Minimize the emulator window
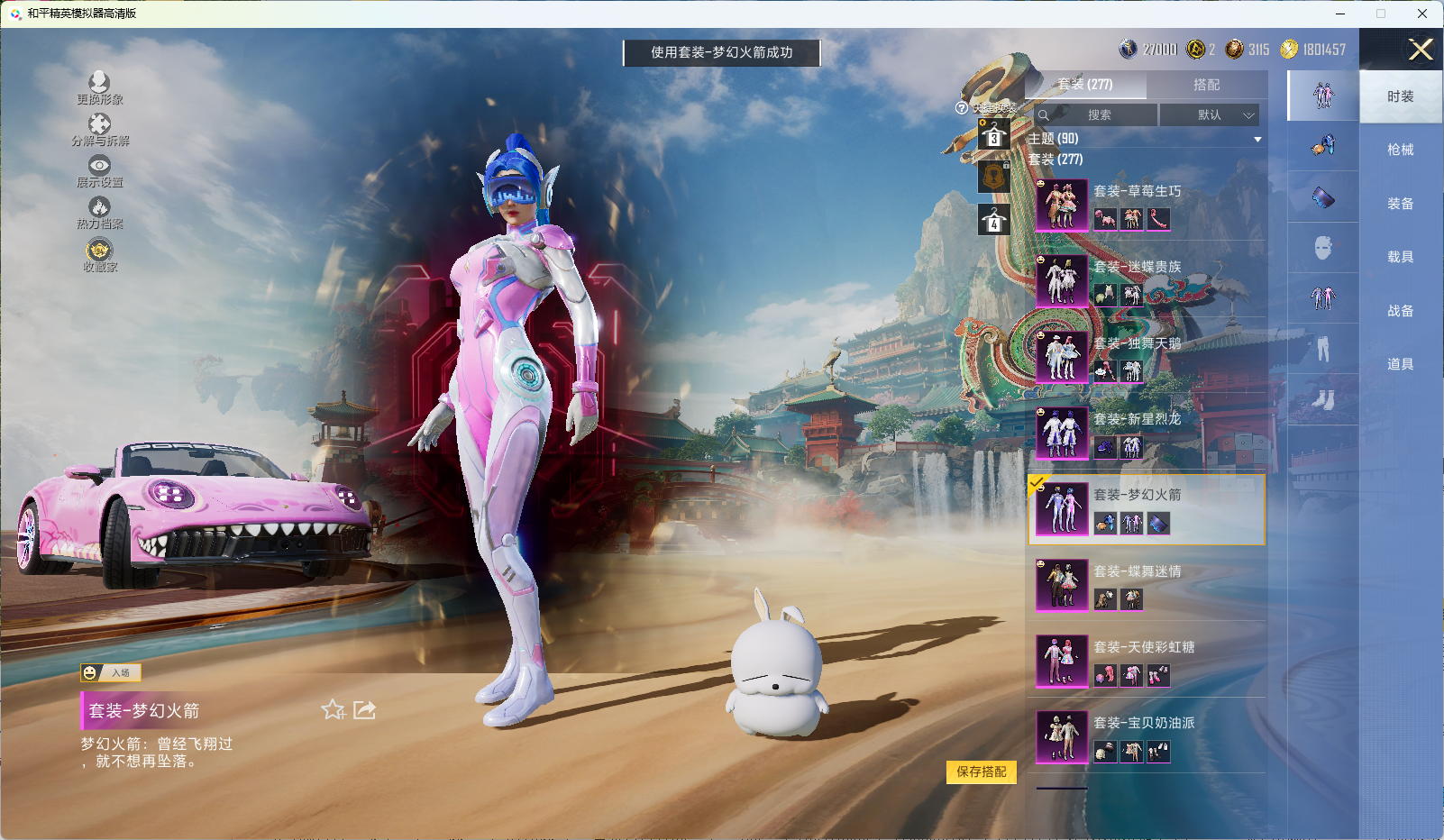1444x840 pixels. click(x=1340, y=14)
